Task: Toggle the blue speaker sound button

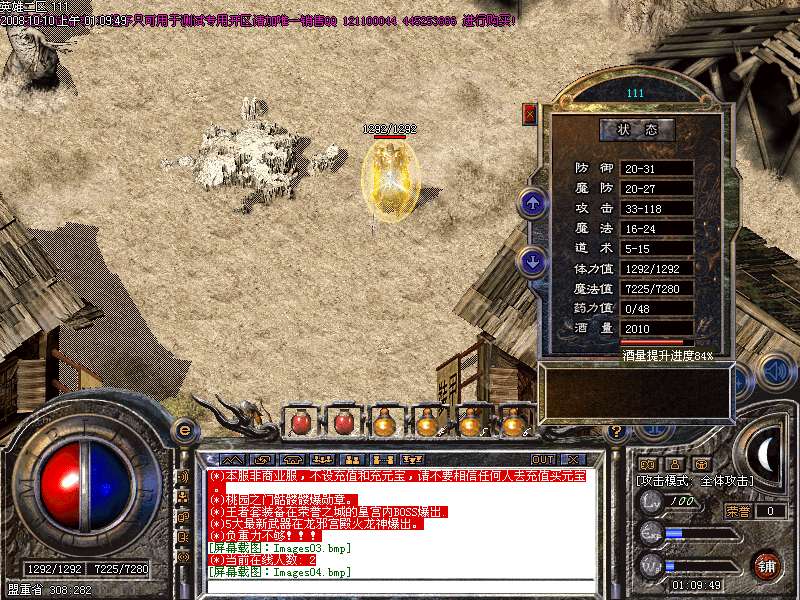Action: [x=774, y=369]
